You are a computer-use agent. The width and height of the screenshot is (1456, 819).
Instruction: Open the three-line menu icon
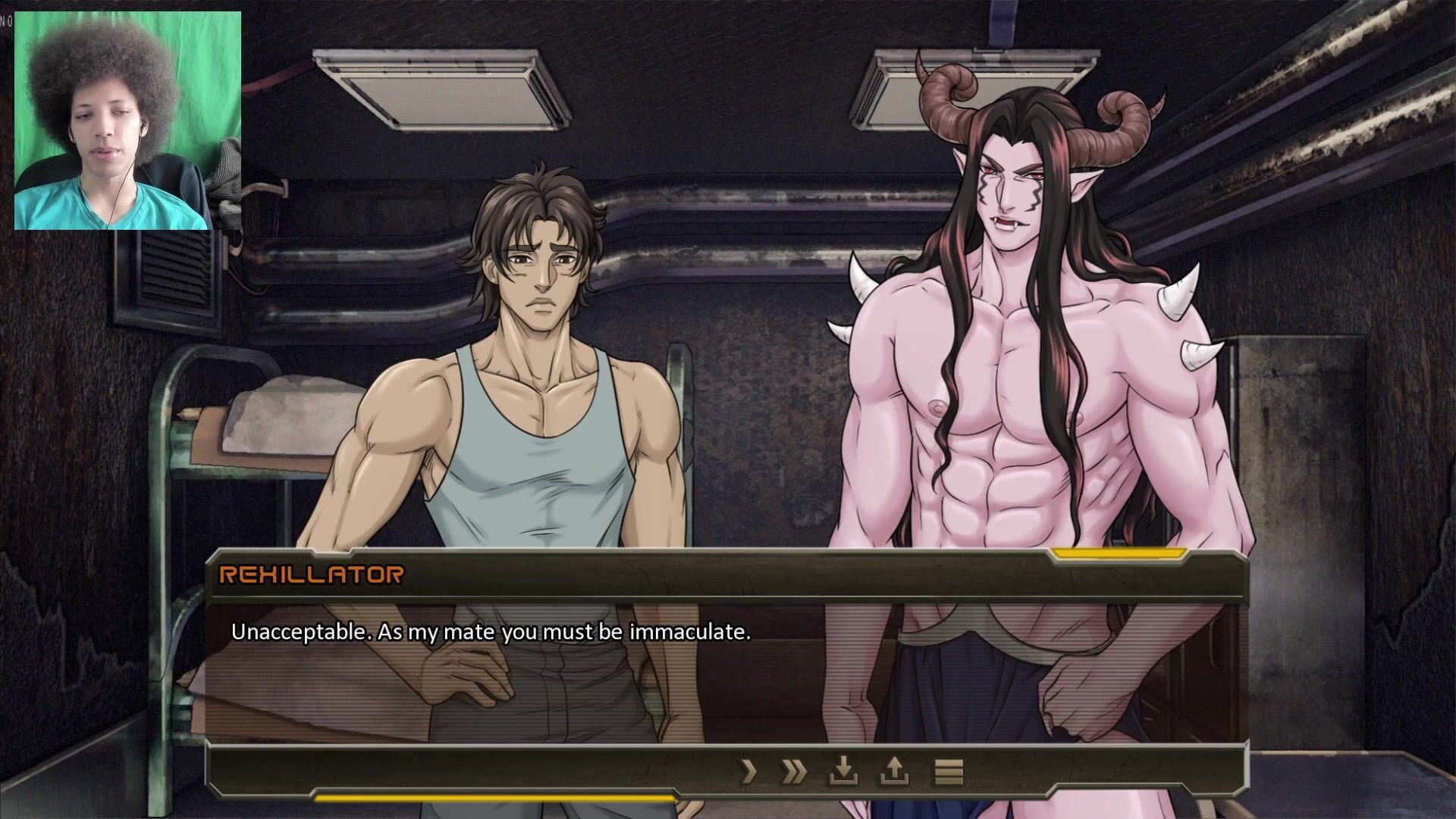click(x=948, y=772)
